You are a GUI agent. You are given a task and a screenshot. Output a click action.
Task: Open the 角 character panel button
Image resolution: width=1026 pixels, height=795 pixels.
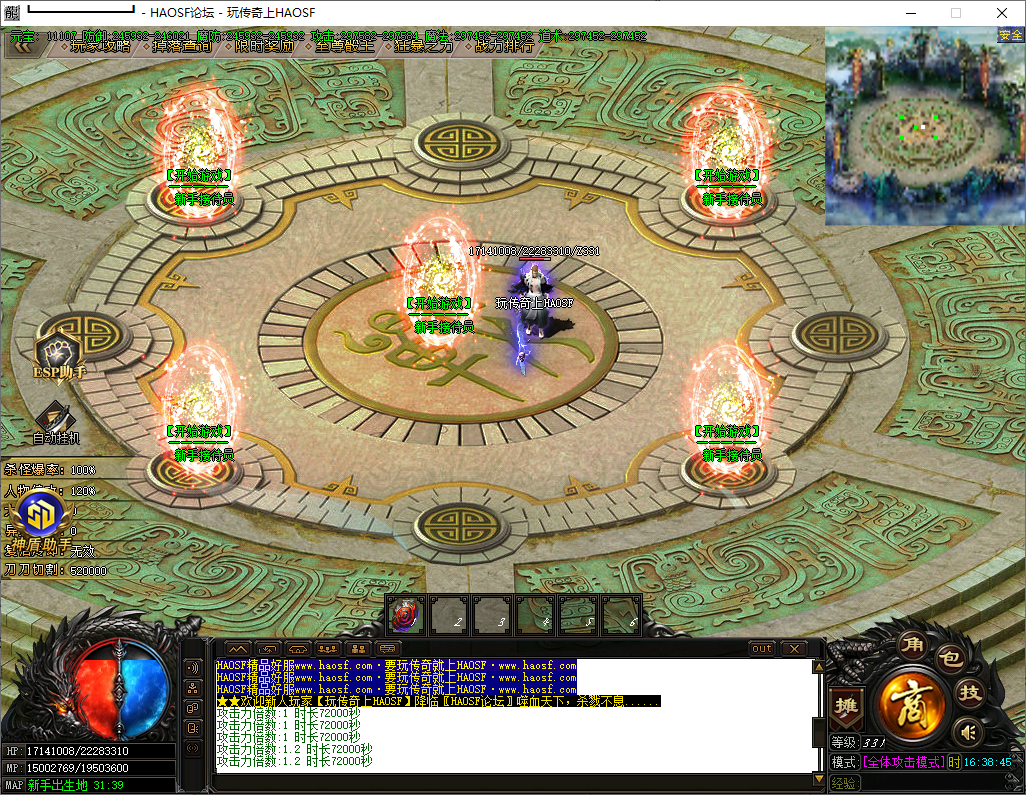912,645
